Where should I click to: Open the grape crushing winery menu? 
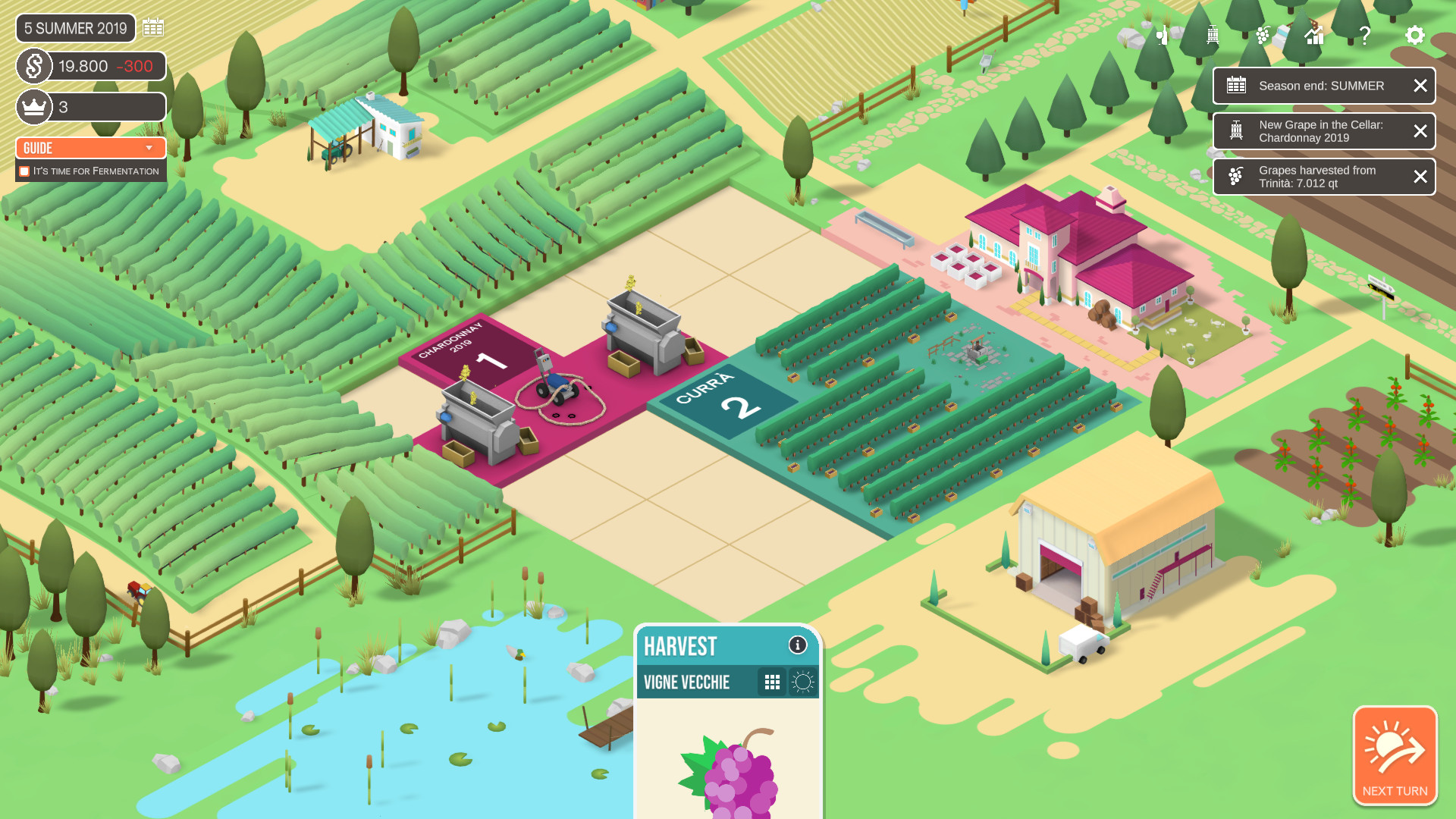[1263, 35]
